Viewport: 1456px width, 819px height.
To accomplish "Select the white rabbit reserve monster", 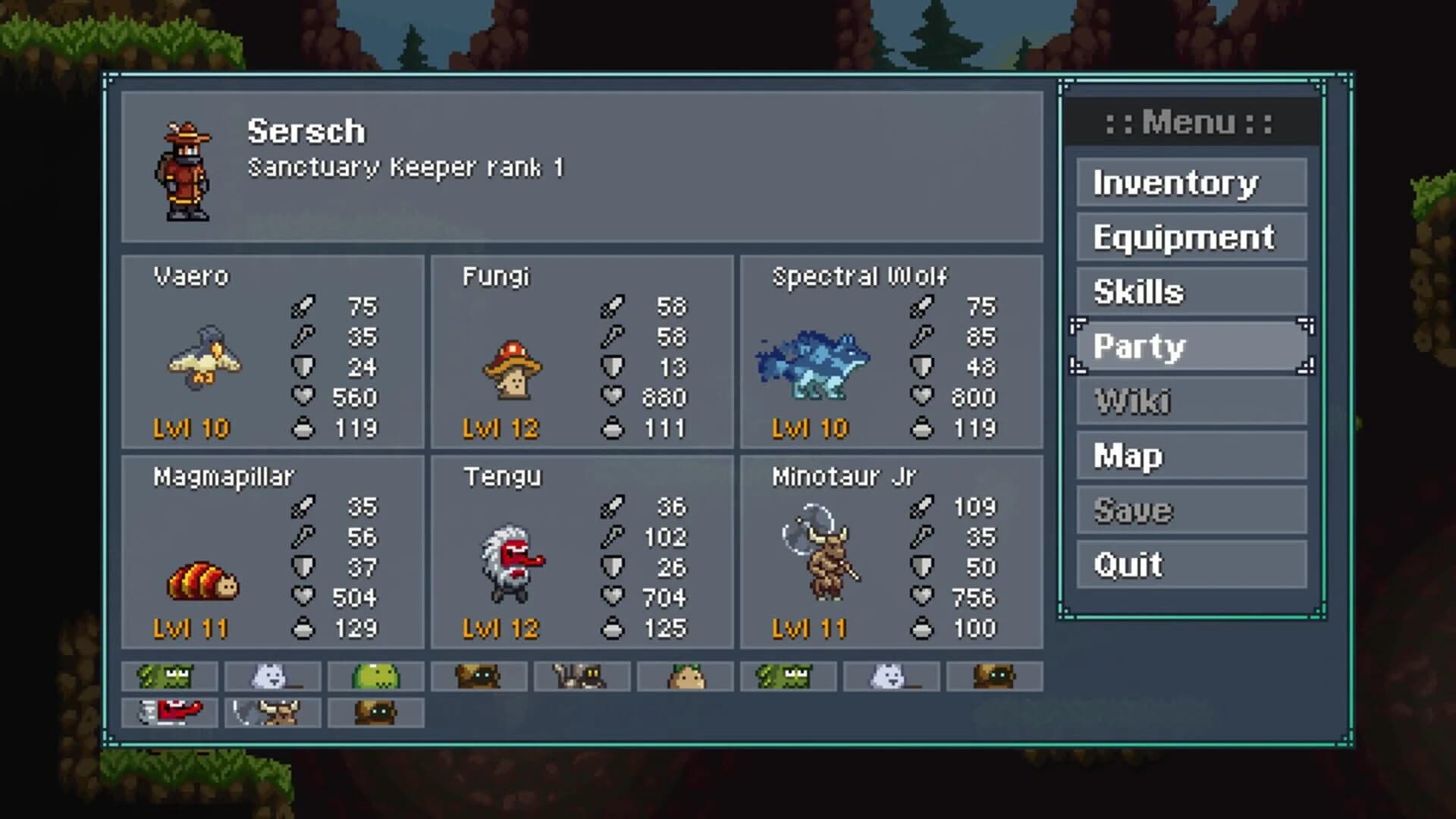I will [x=273, y=675].
